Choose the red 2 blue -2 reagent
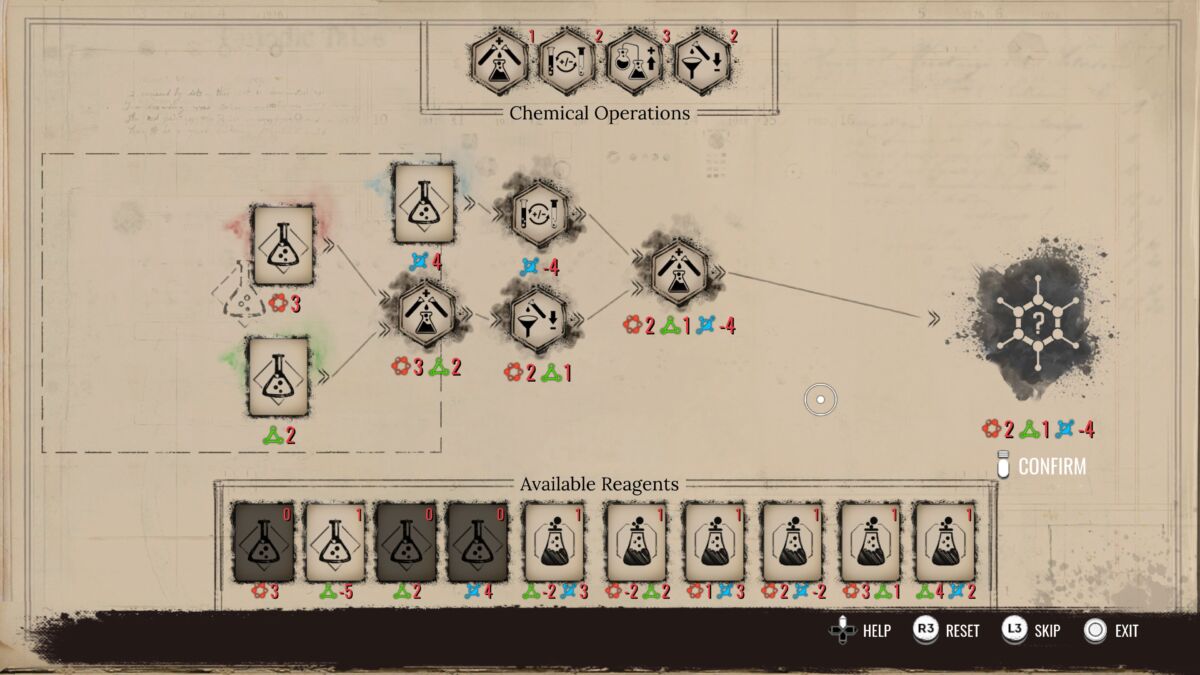 [791, 542]
